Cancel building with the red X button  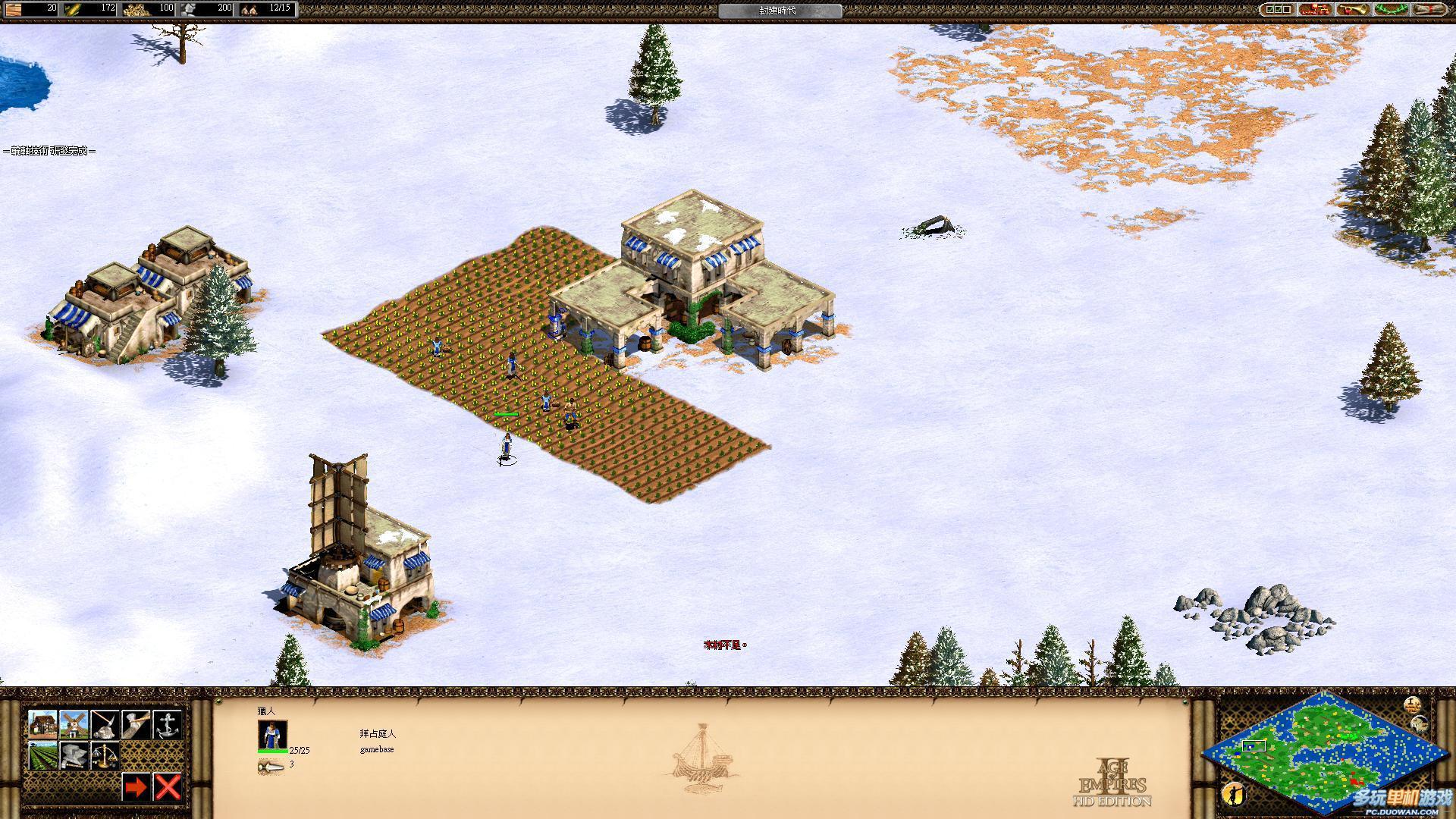pyautogui.click(x=167, y=787)
